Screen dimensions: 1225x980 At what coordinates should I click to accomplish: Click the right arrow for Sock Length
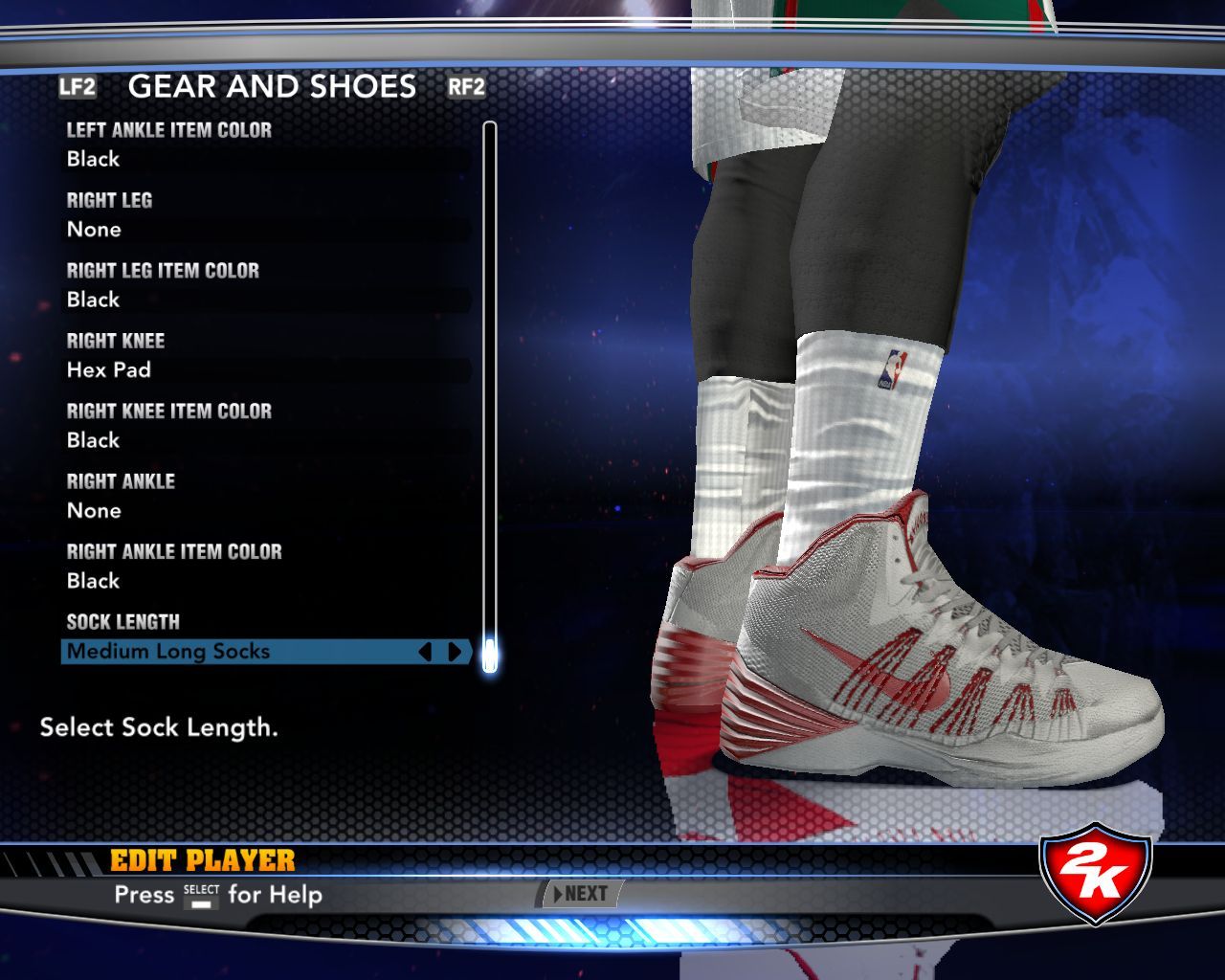coord(455,652)
